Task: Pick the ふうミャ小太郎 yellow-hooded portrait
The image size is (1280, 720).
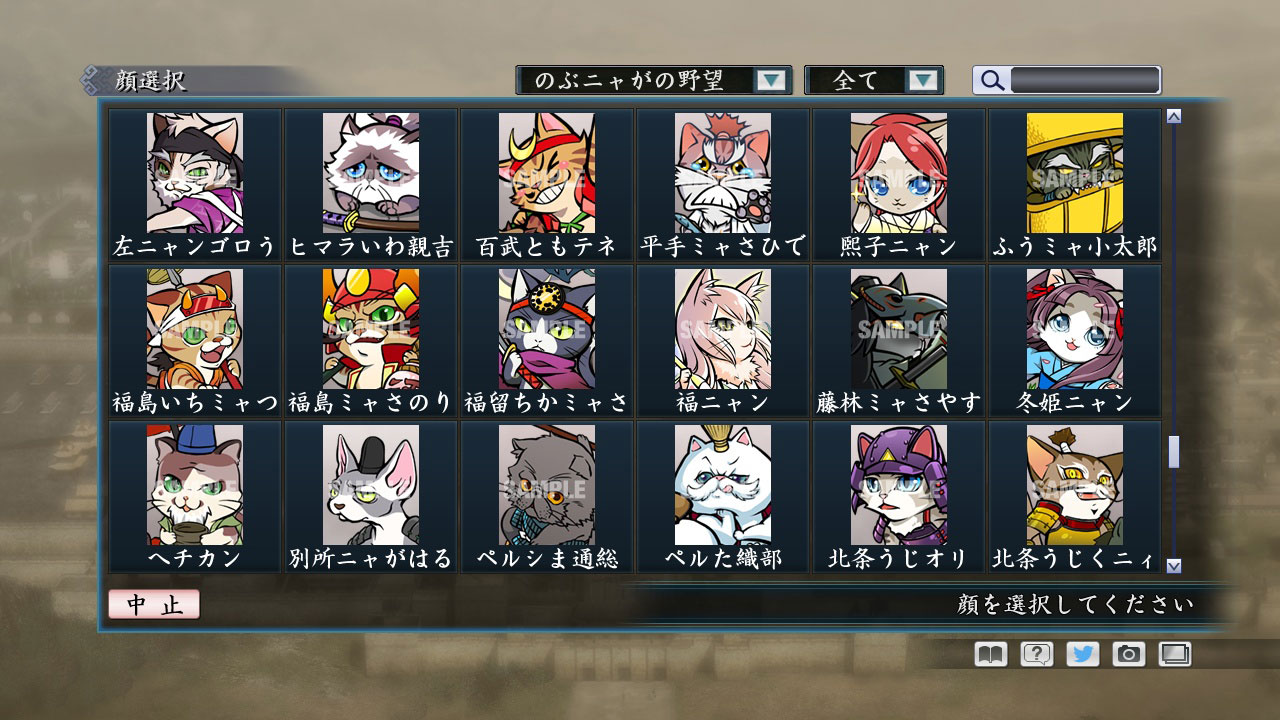Action: (x=1075, y=172)
